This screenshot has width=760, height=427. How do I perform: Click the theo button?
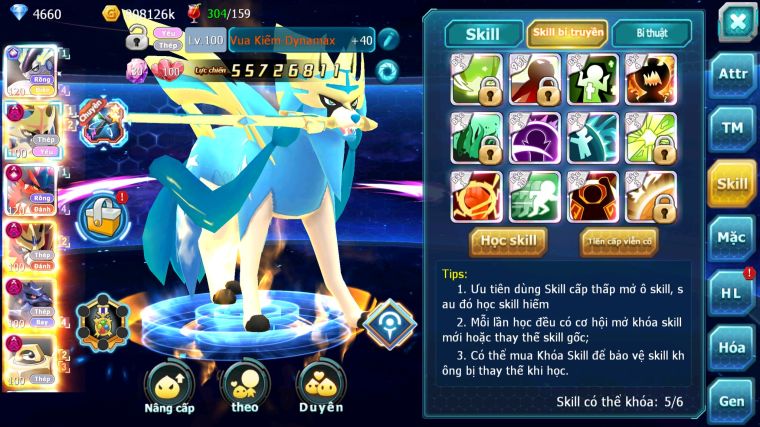(x=244, y=387)
